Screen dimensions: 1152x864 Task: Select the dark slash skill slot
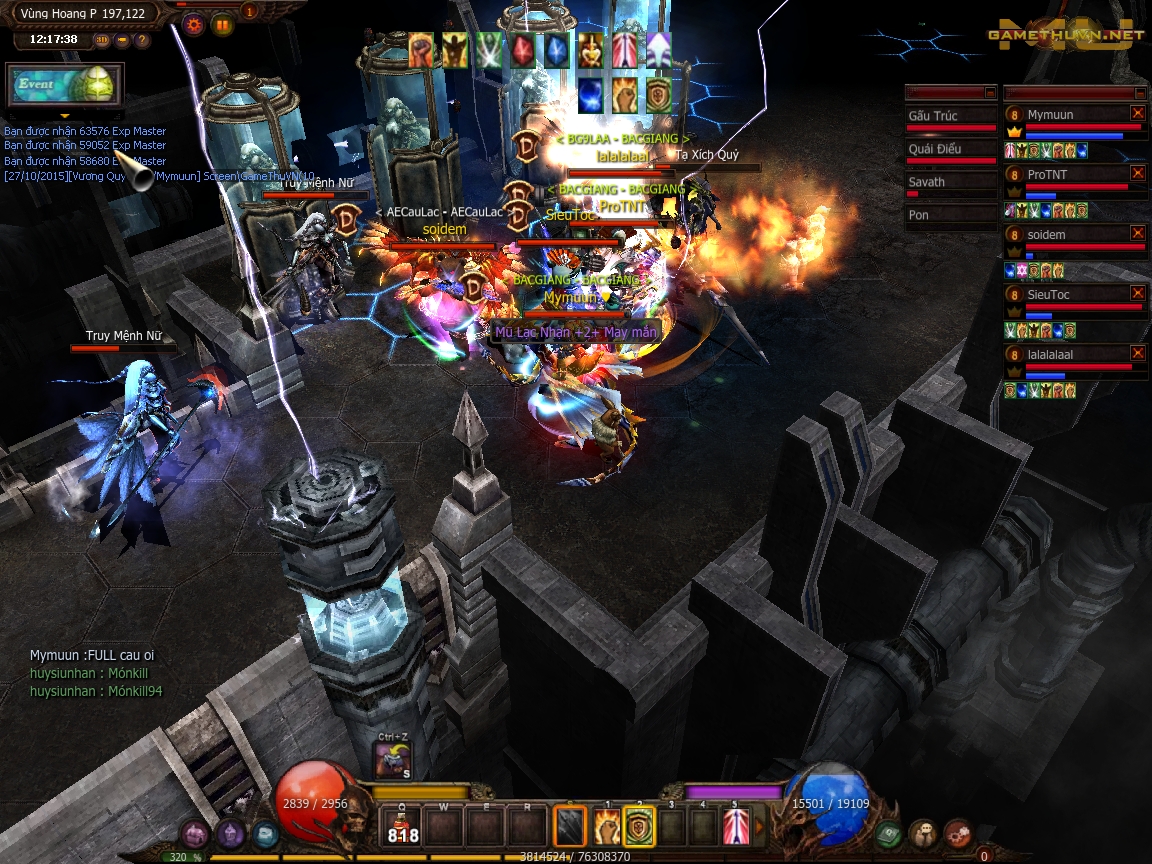(x=571, y=826)
